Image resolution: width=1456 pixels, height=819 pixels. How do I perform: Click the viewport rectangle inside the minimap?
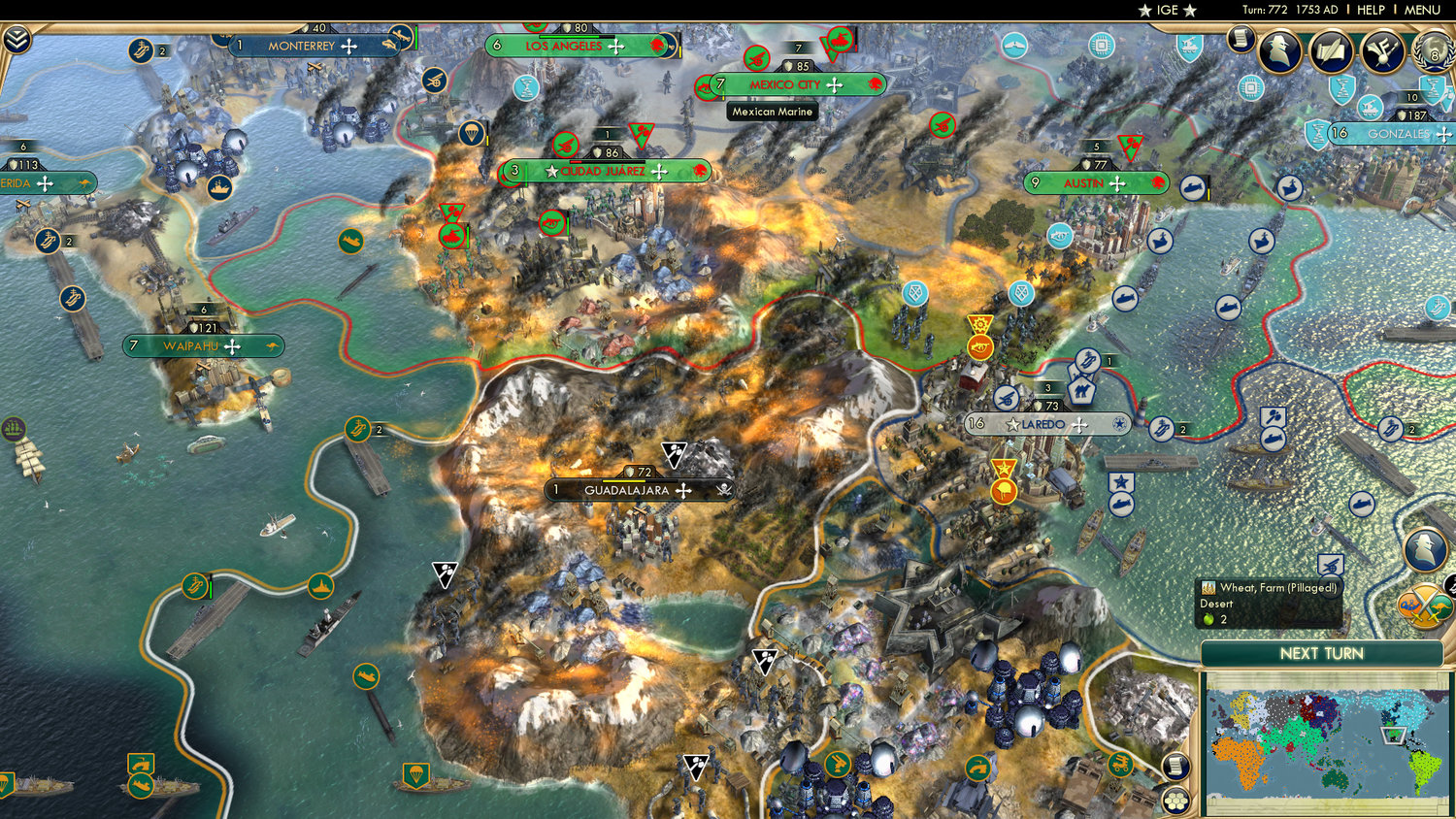coord(1393,735)
